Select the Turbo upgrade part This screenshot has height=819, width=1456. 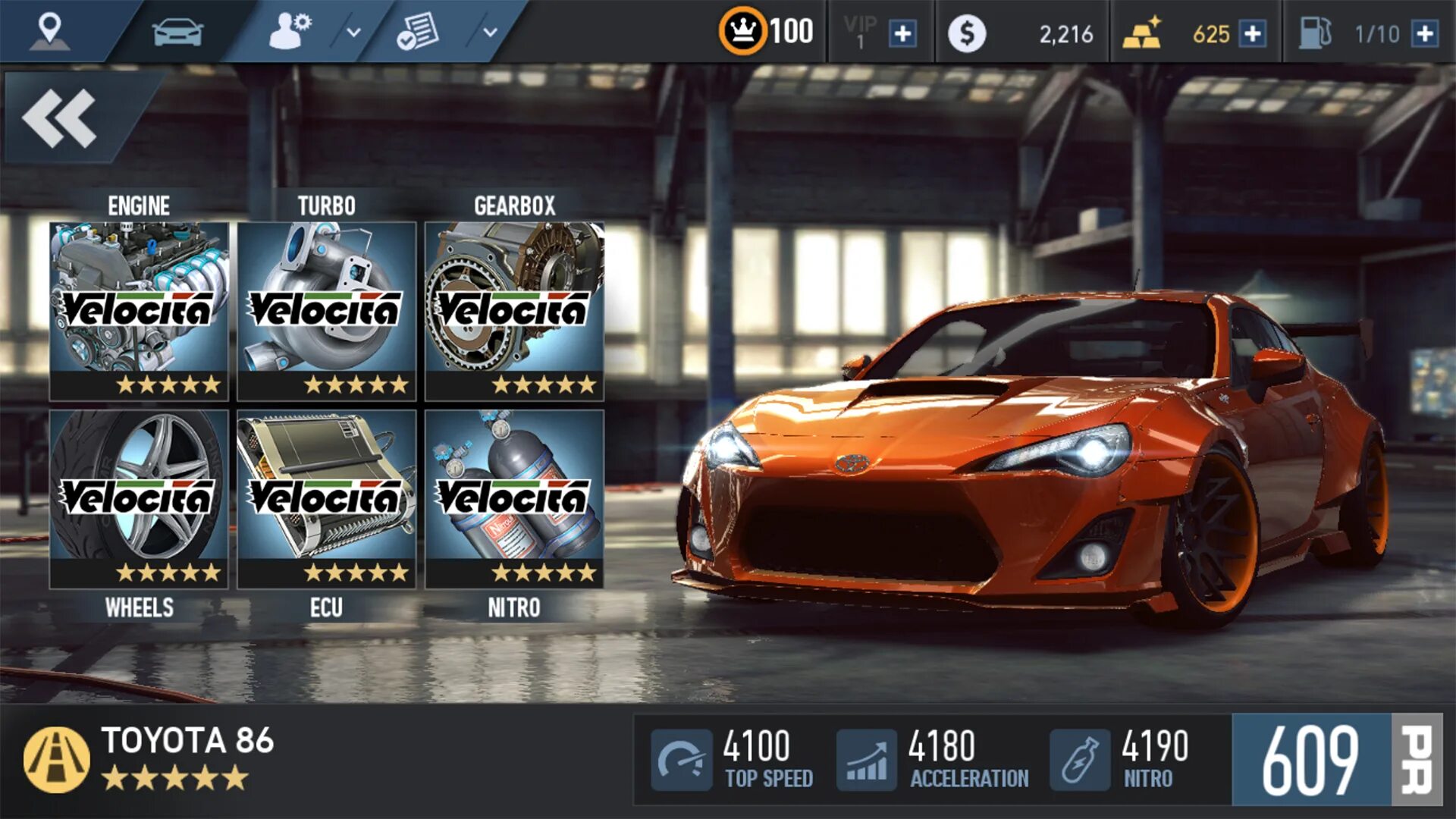click(327, 311)
